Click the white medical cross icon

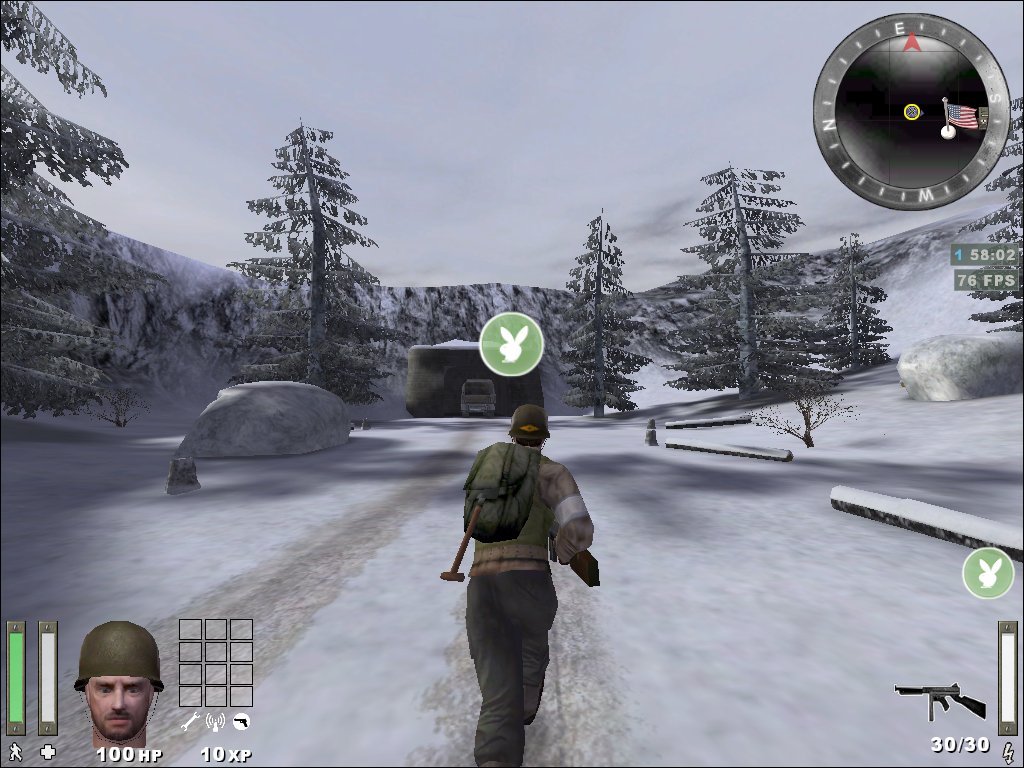tap(47, 751)
